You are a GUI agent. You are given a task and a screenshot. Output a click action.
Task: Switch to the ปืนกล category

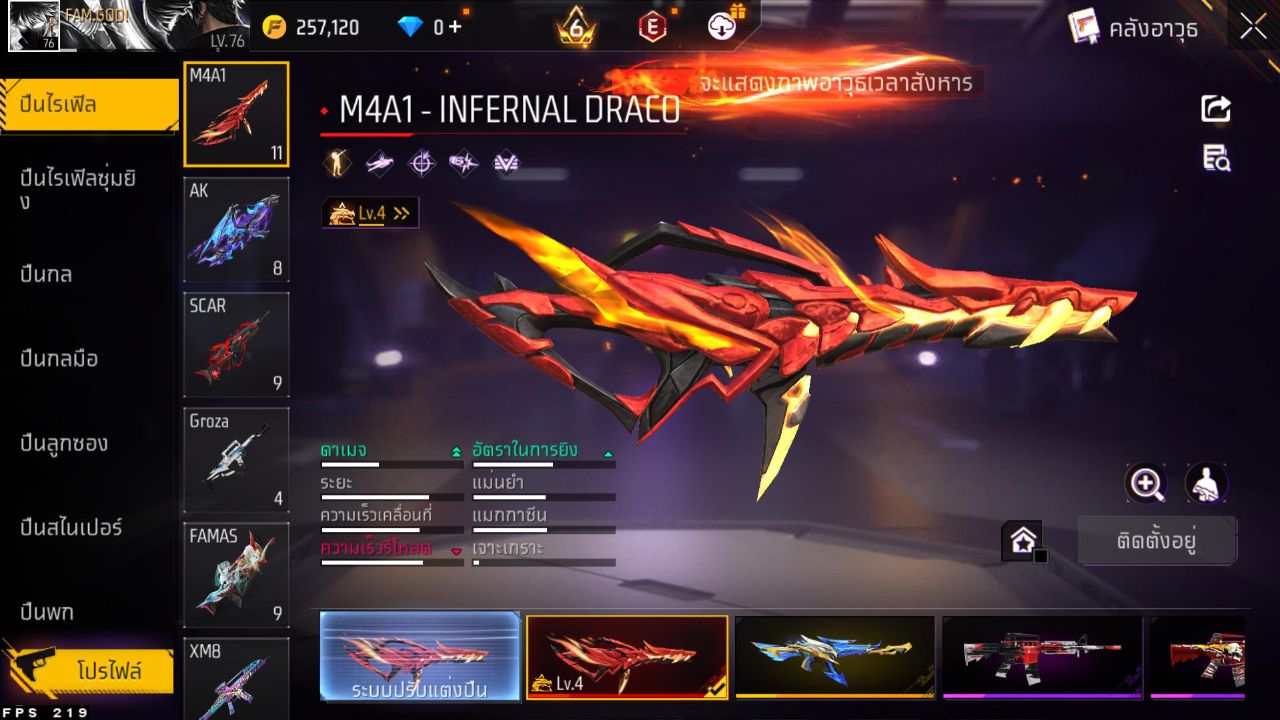pos(47,274)
